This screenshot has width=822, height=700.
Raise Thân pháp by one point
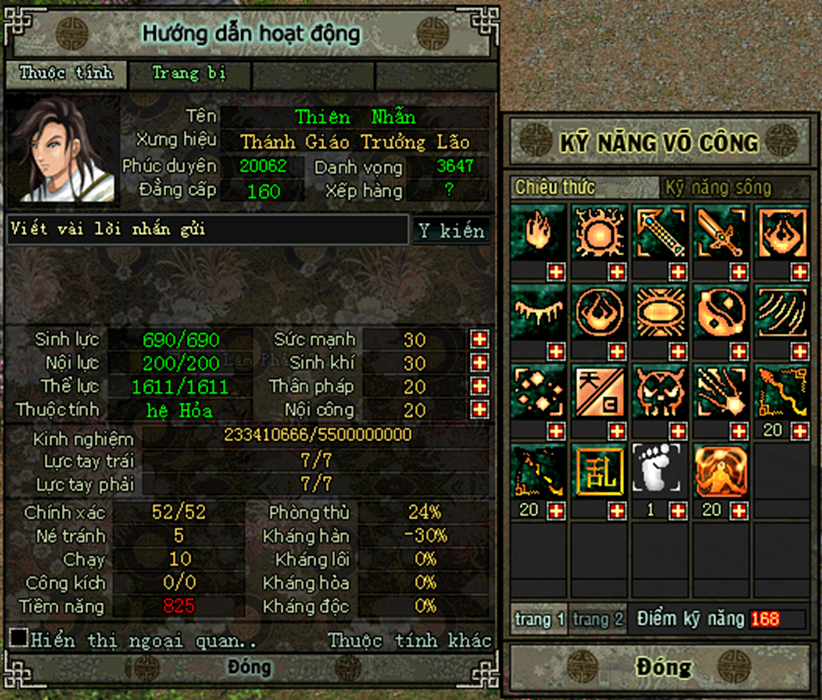click(x=480, y=386)
